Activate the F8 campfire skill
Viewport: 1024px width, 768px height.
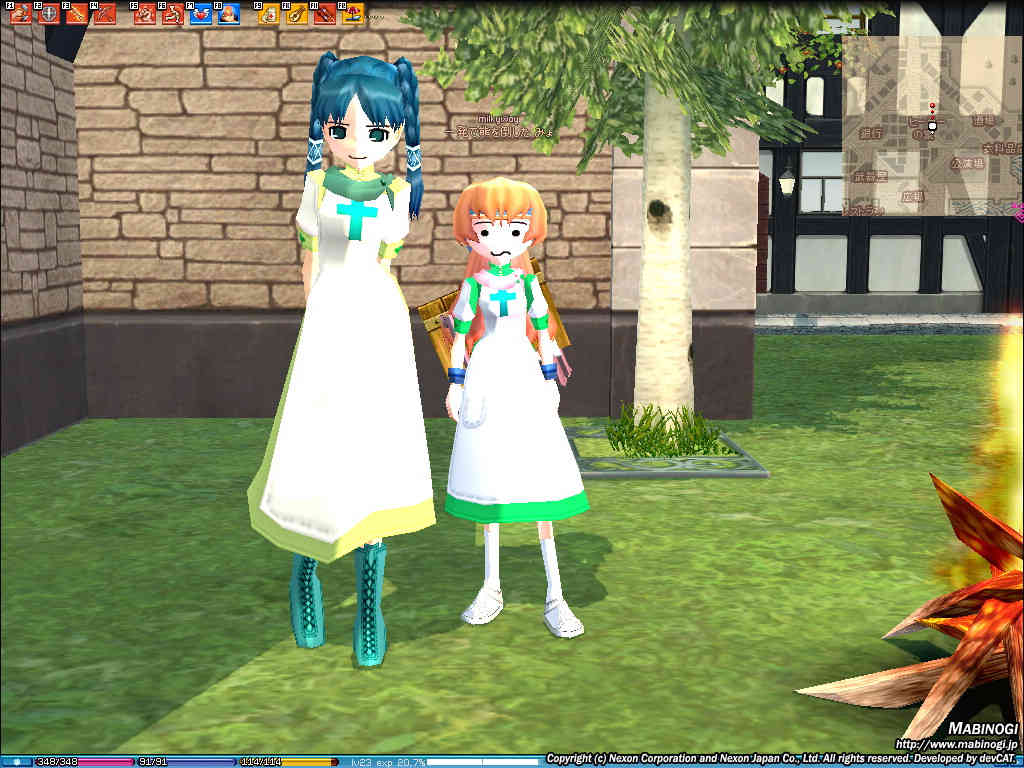click(228, 14)
